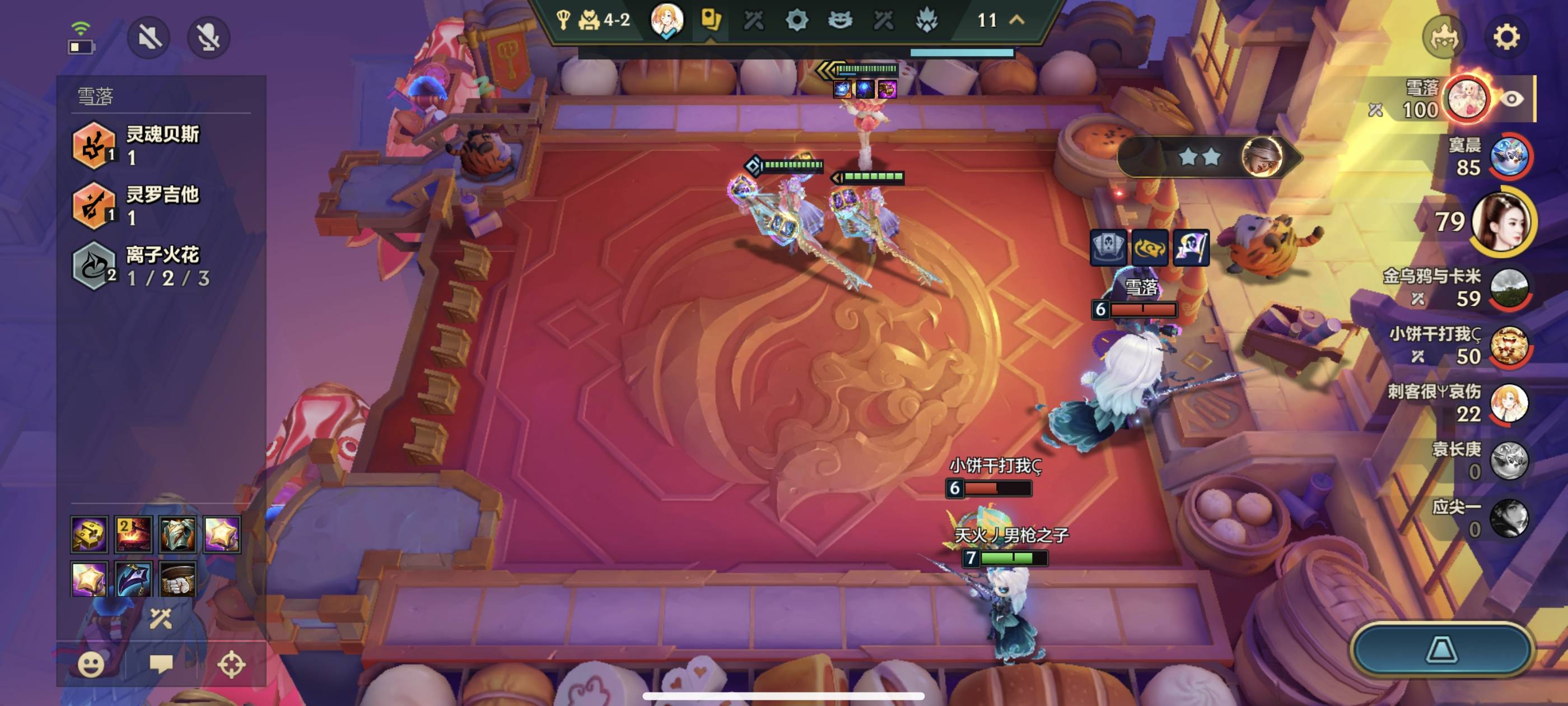The height and width of the screenshot is (706, 1568).
Task: Select the purple blade item
Action: (x=133, y=579)
